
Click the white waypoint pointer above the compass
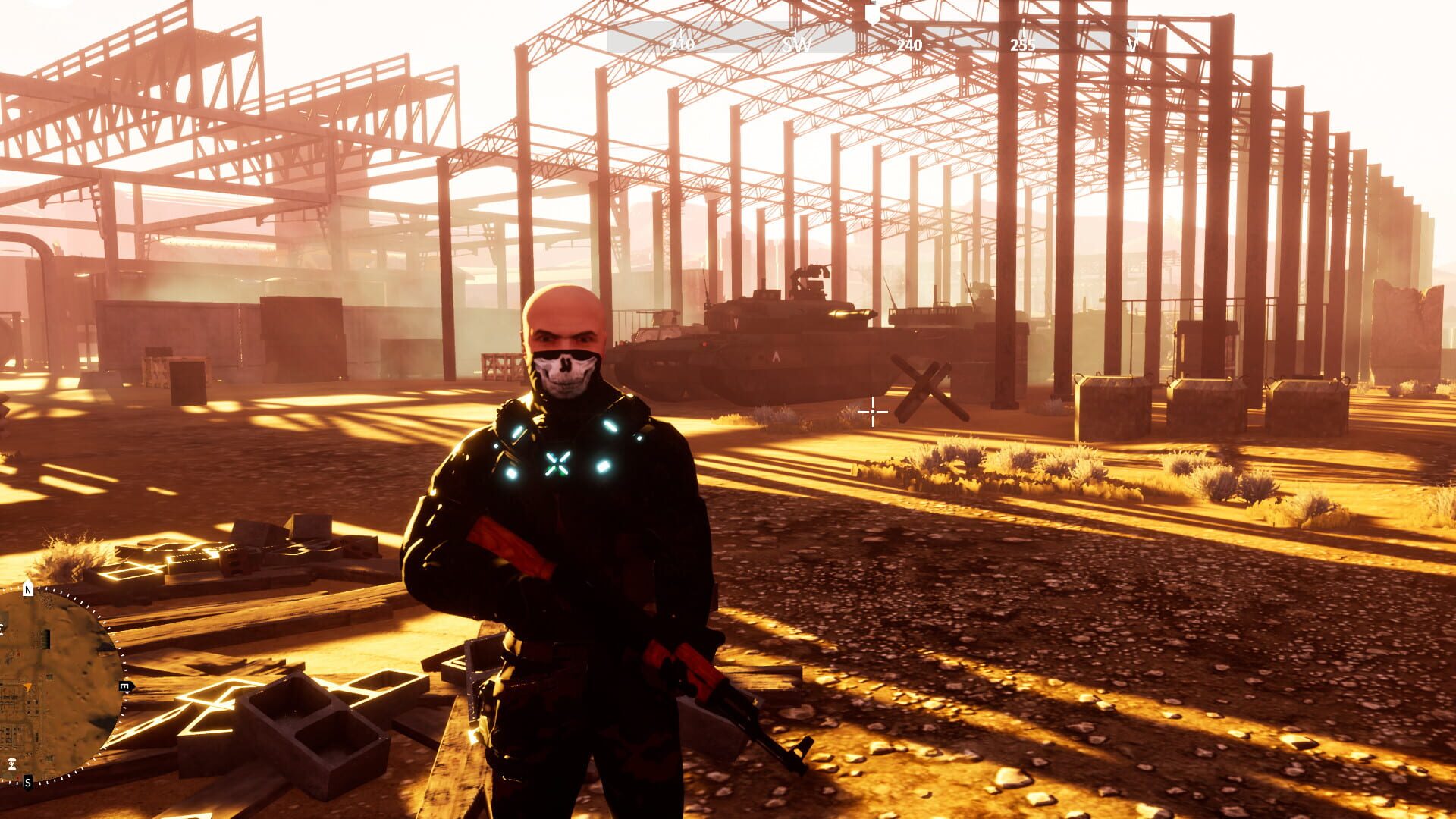click(873, 14)
